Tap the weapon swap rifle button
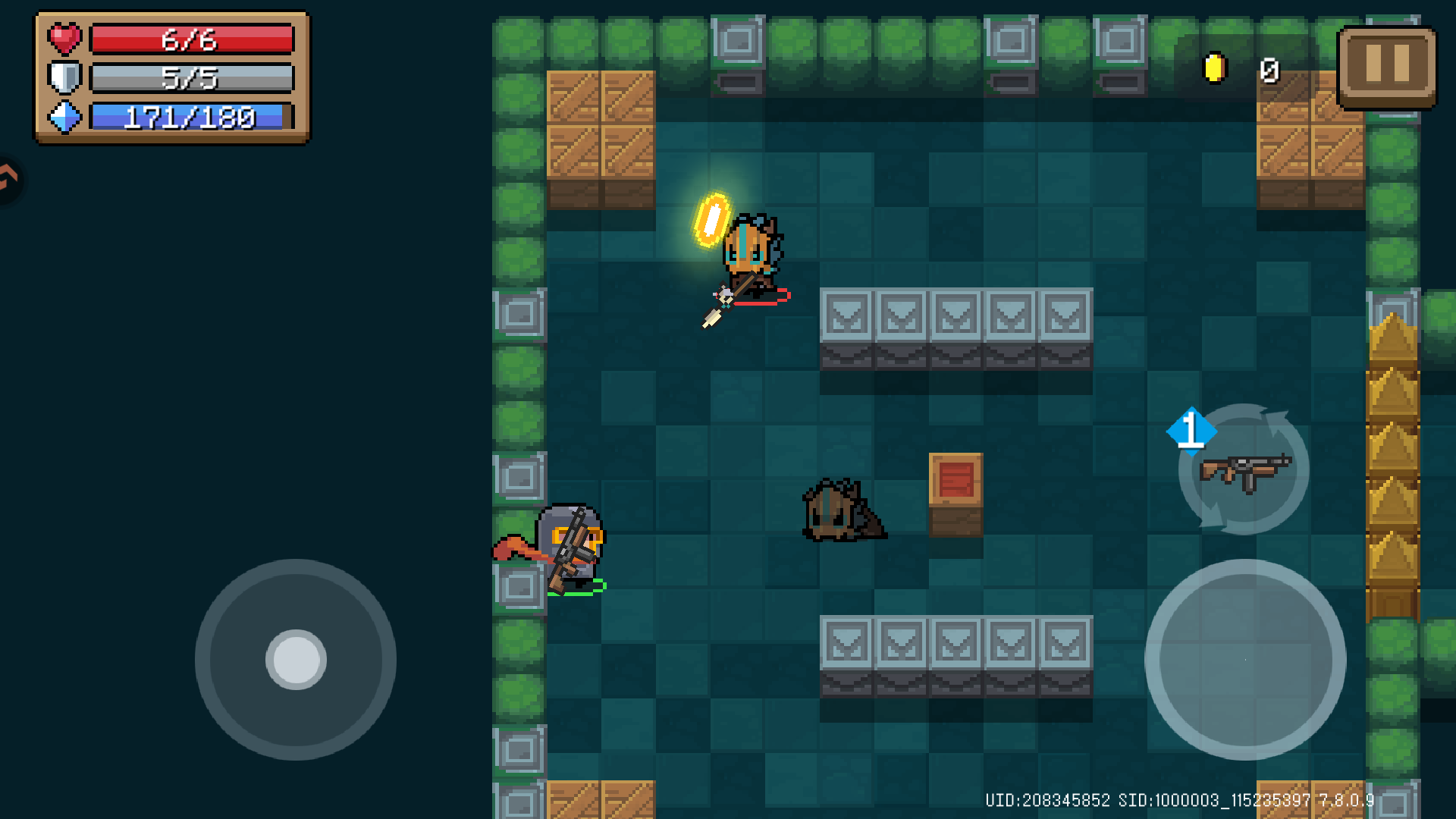 (x=1244, y=470)
